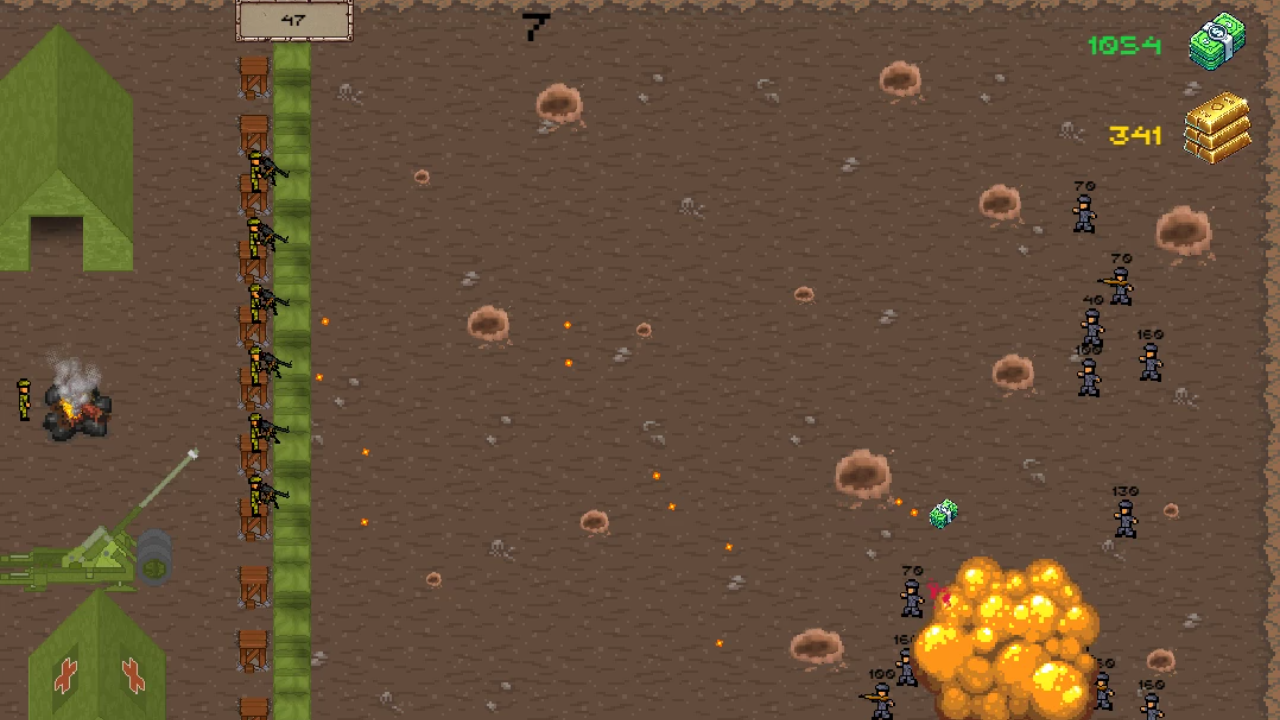Click the wave counter sign showing 47
Screen dimensions: 1280x720
[293, 20]
